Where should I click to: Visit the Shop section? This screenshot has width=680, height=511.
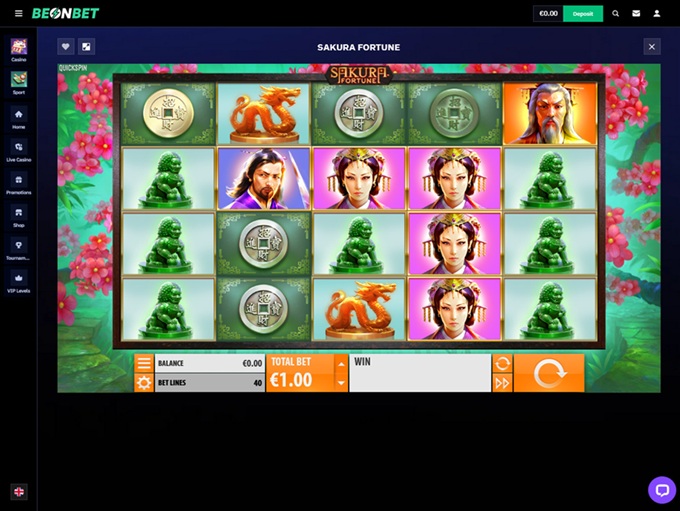[x=19, y=215]
